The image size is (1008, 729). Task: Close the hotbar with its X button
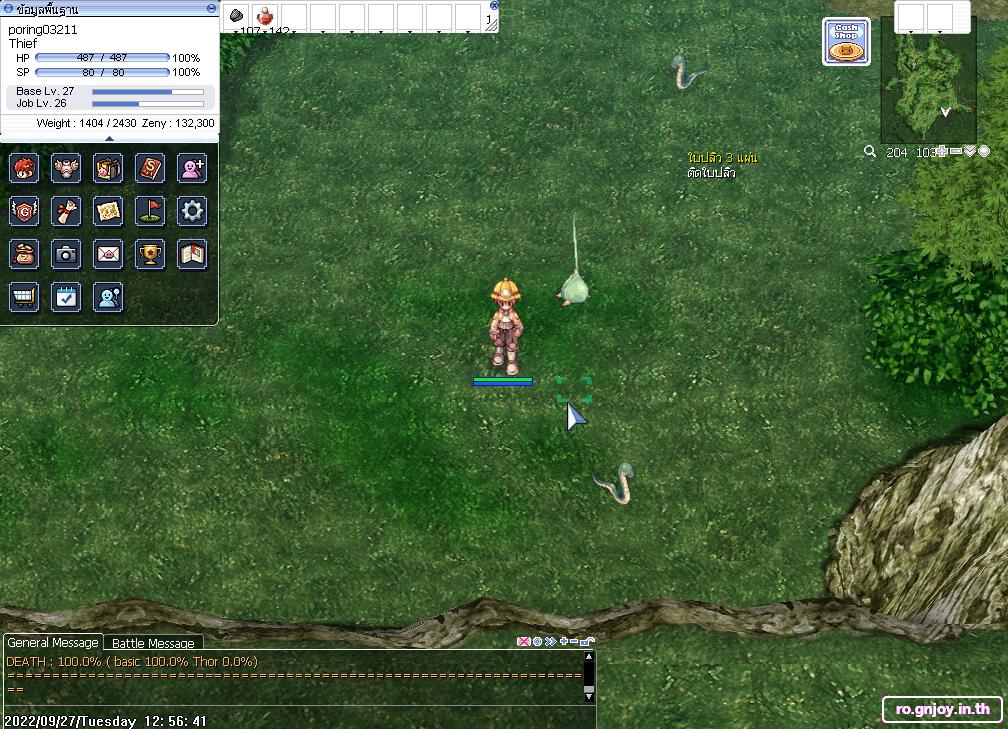coord(494,5)
